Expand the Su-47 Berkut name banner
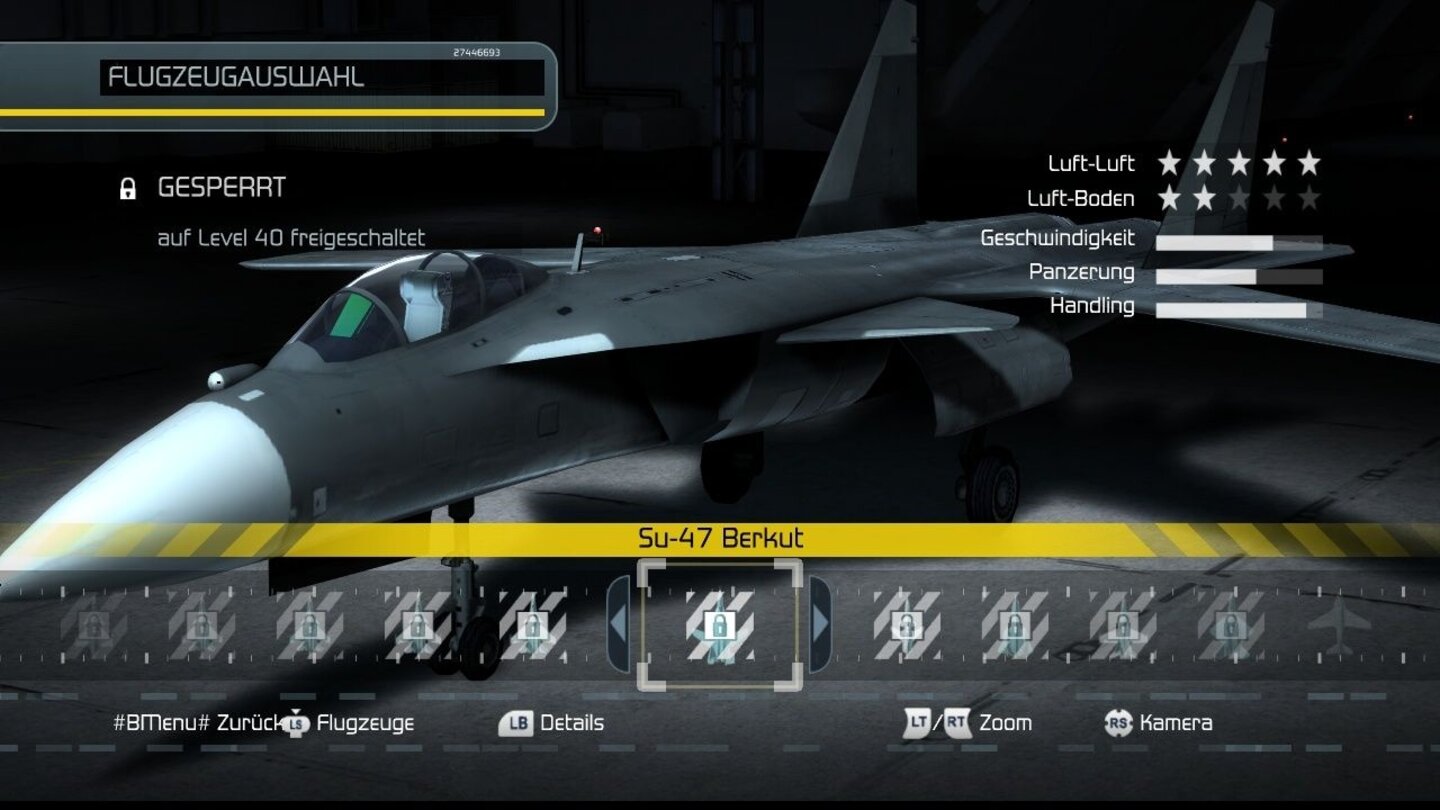Screen dimensions: 1440x810 click(x=722, y=537)
